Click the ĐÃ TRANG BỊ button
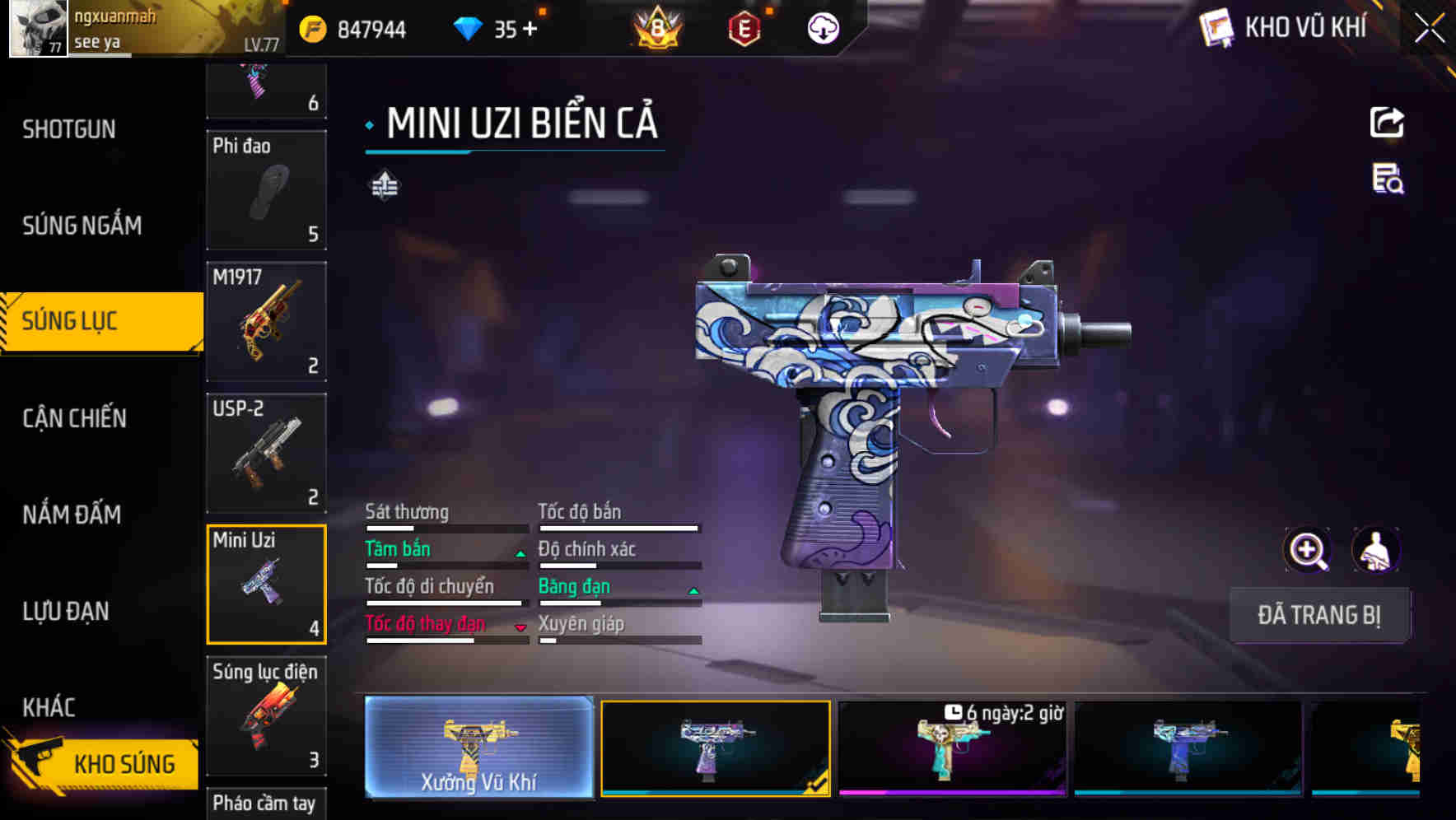This screenshot has width=1456, height=820. point(1318,615)
